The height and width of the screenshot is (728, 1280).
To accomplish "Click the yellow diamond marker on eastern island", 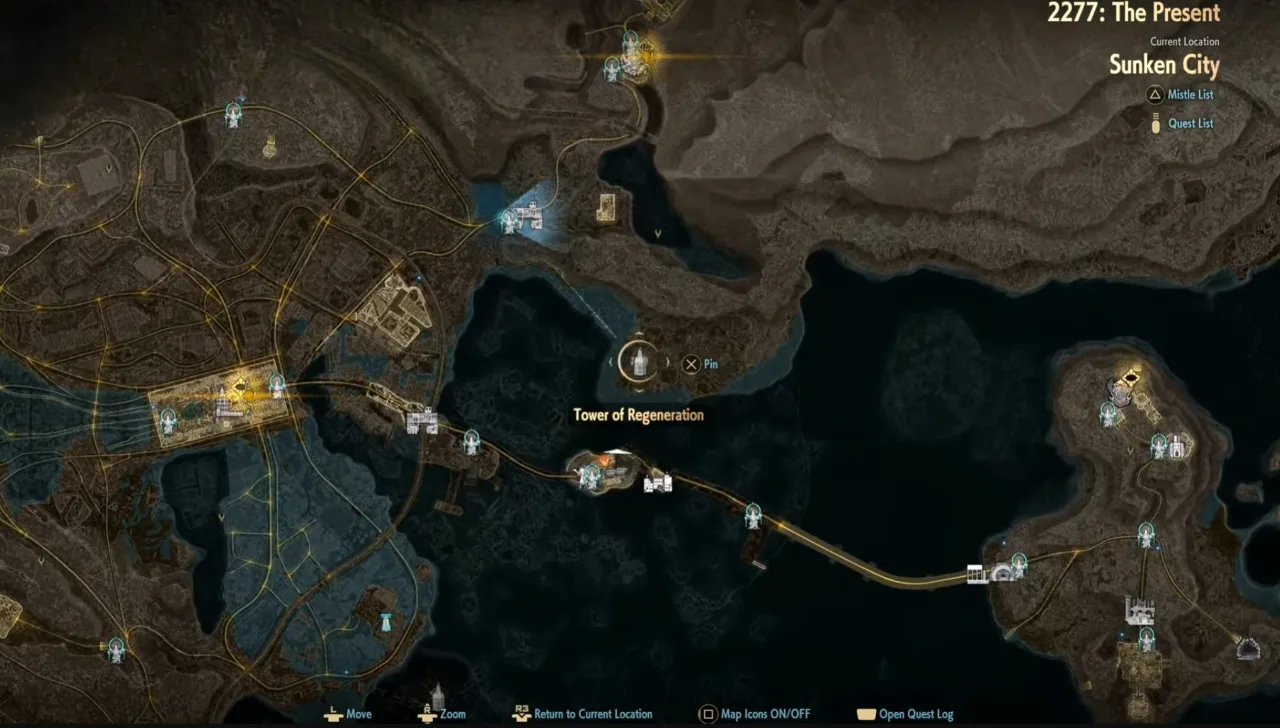I will click(1131, 377).
